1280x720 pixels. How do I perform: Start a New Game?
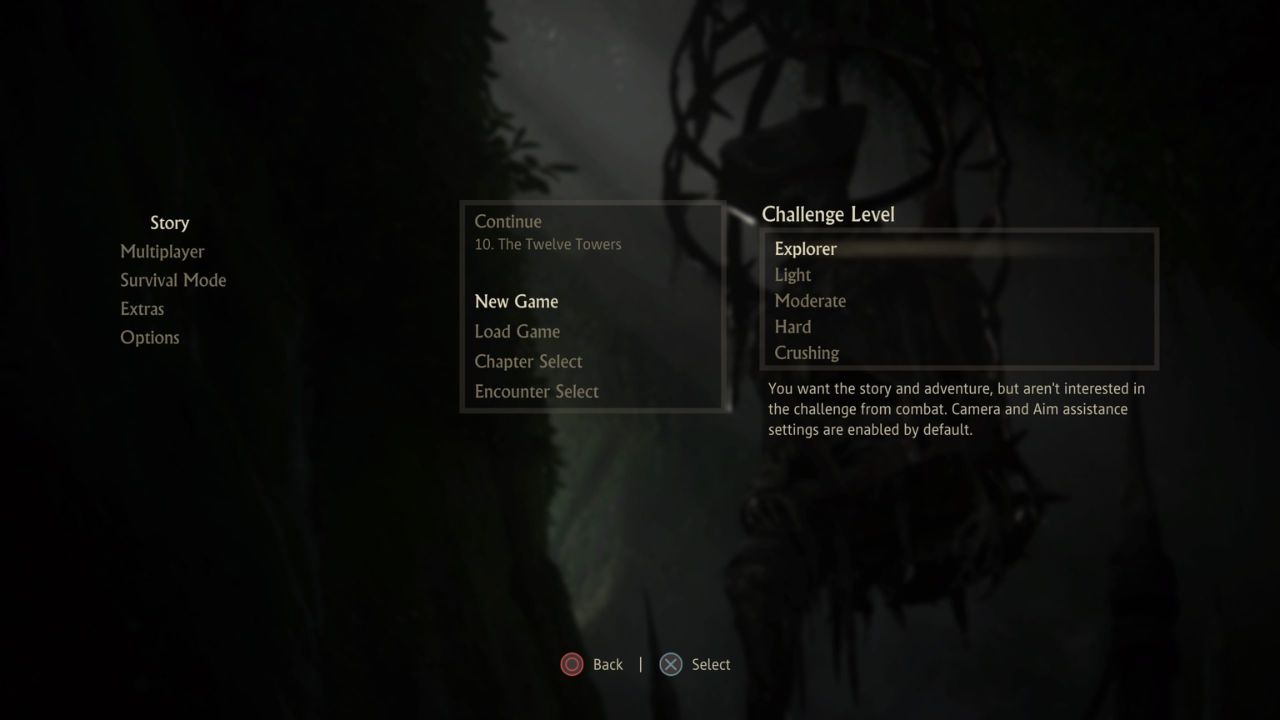point(516,302)
